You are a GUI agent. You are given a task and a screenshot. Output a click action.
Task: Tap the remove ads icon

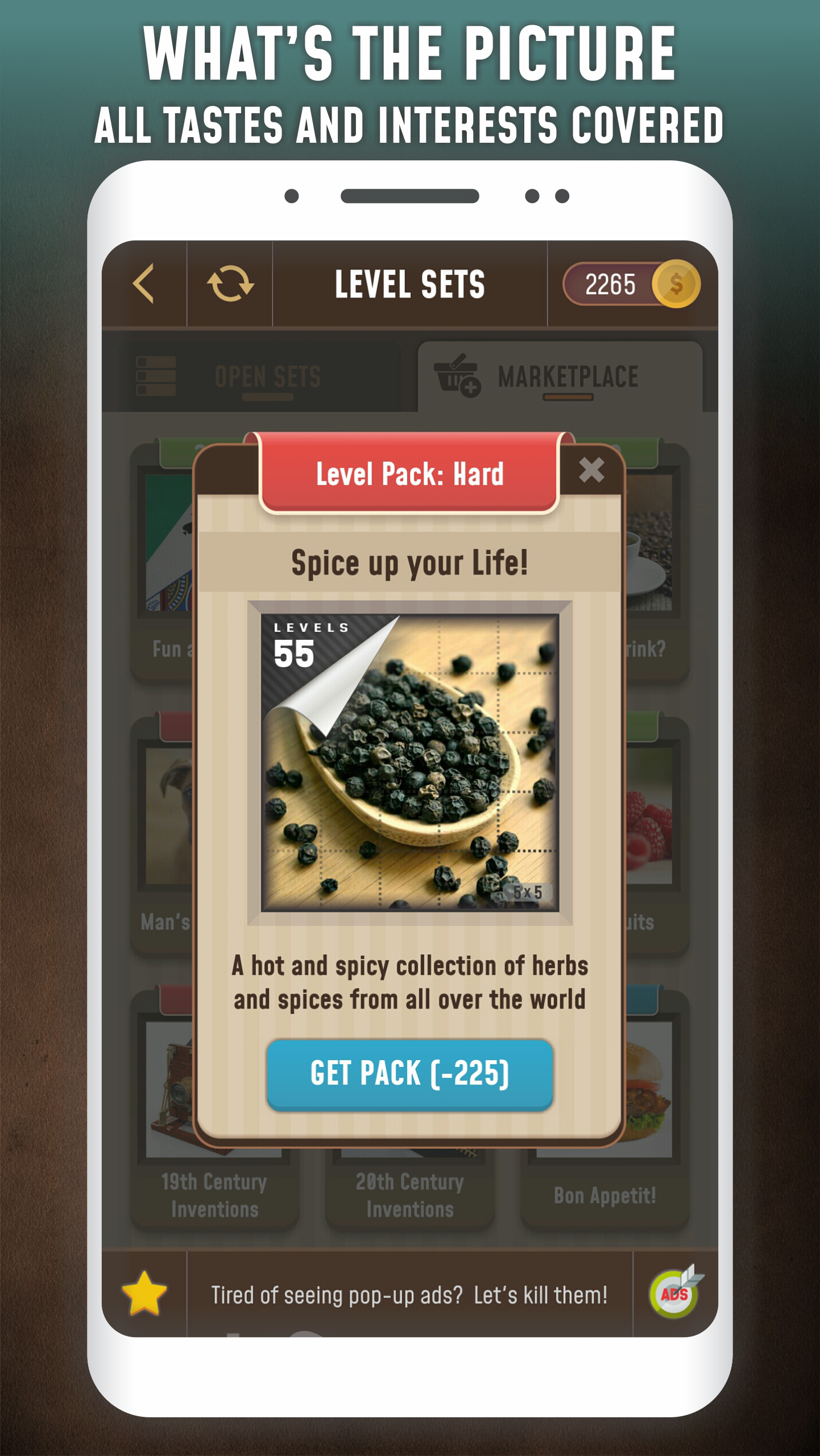[675, 1293]
